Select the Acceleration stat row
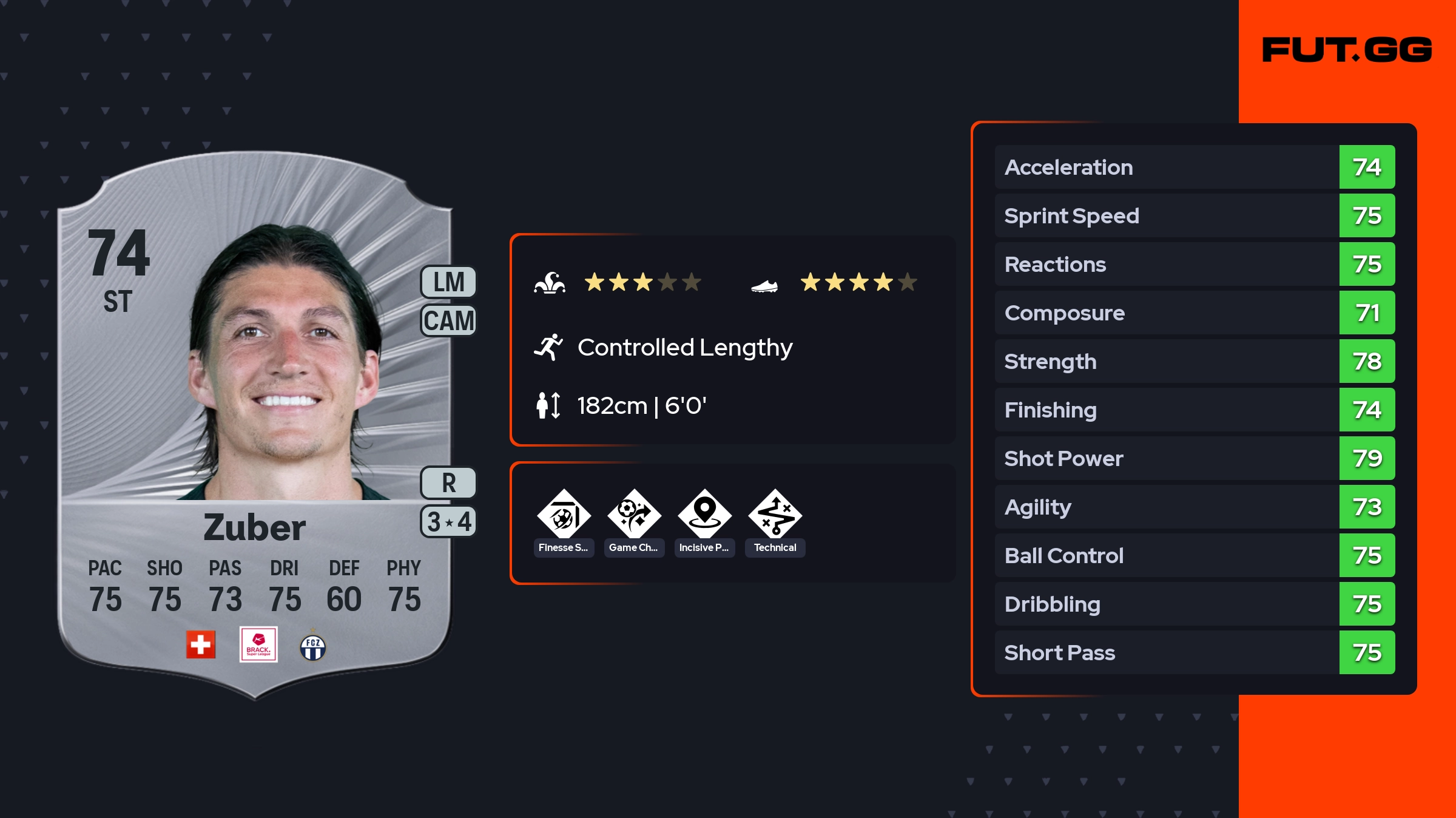Image resolution: width=1456 pixels, height=818 pixels. click(x=1195, y=167)
